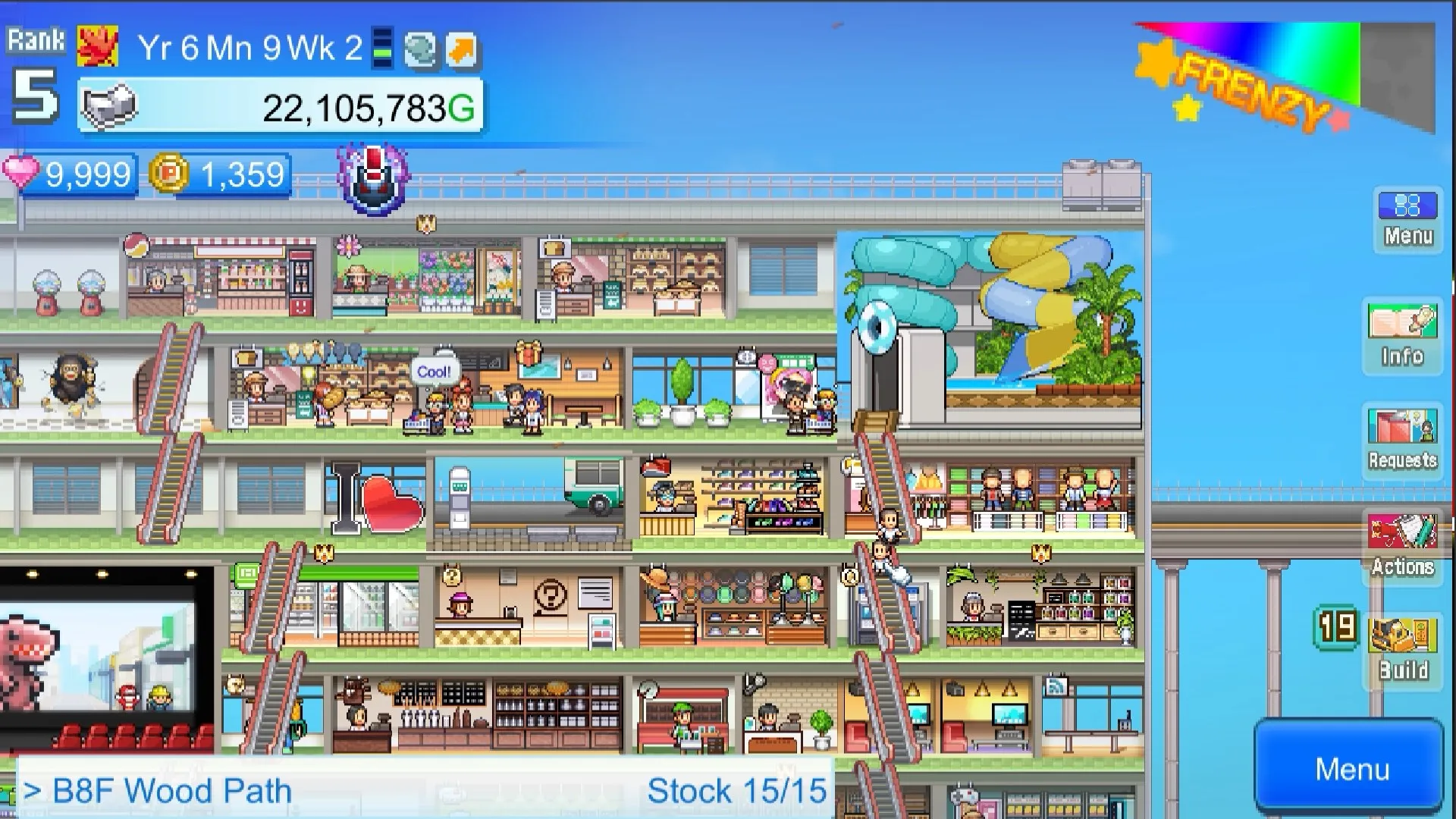Viewport: 1456px width, 819px height.
Task: Click the red rank emblem beside Rank 5
Action: (x=97, y=44)
